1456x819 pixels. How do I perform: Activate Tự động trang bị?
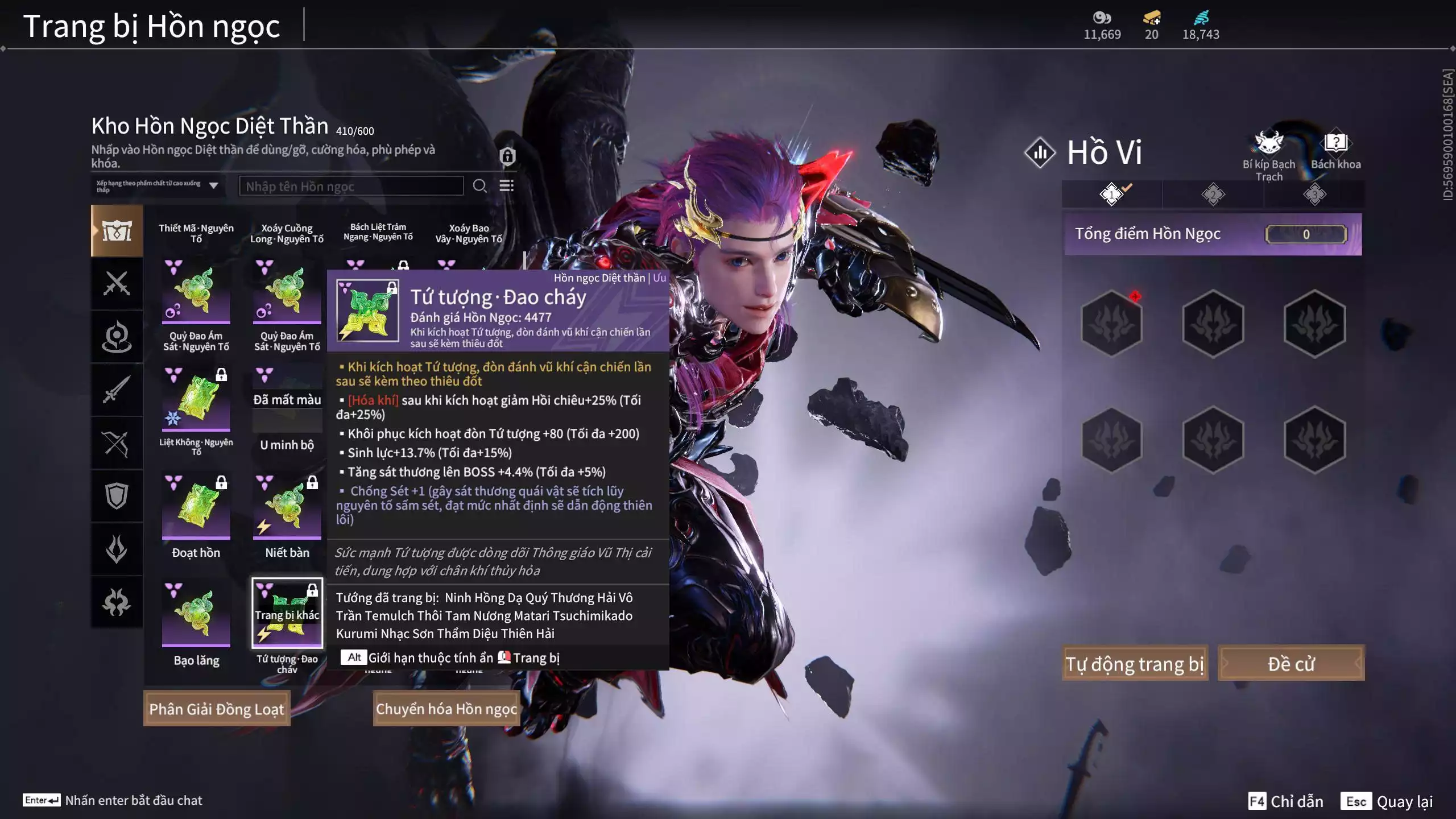tap(1135, 664)
